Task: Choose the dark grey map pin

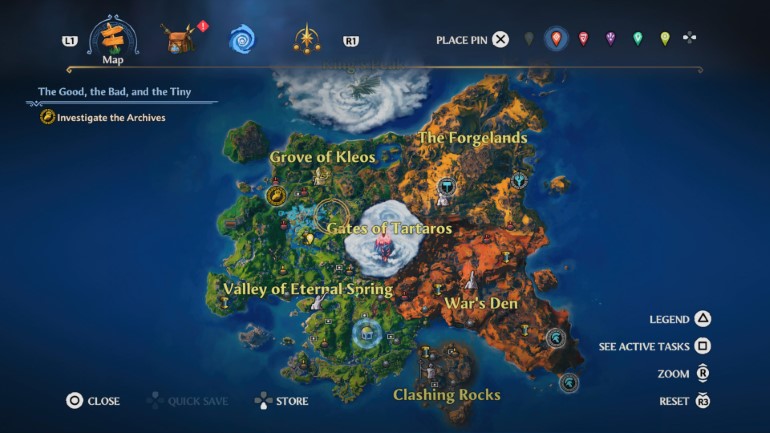Action: coord(529,39)
